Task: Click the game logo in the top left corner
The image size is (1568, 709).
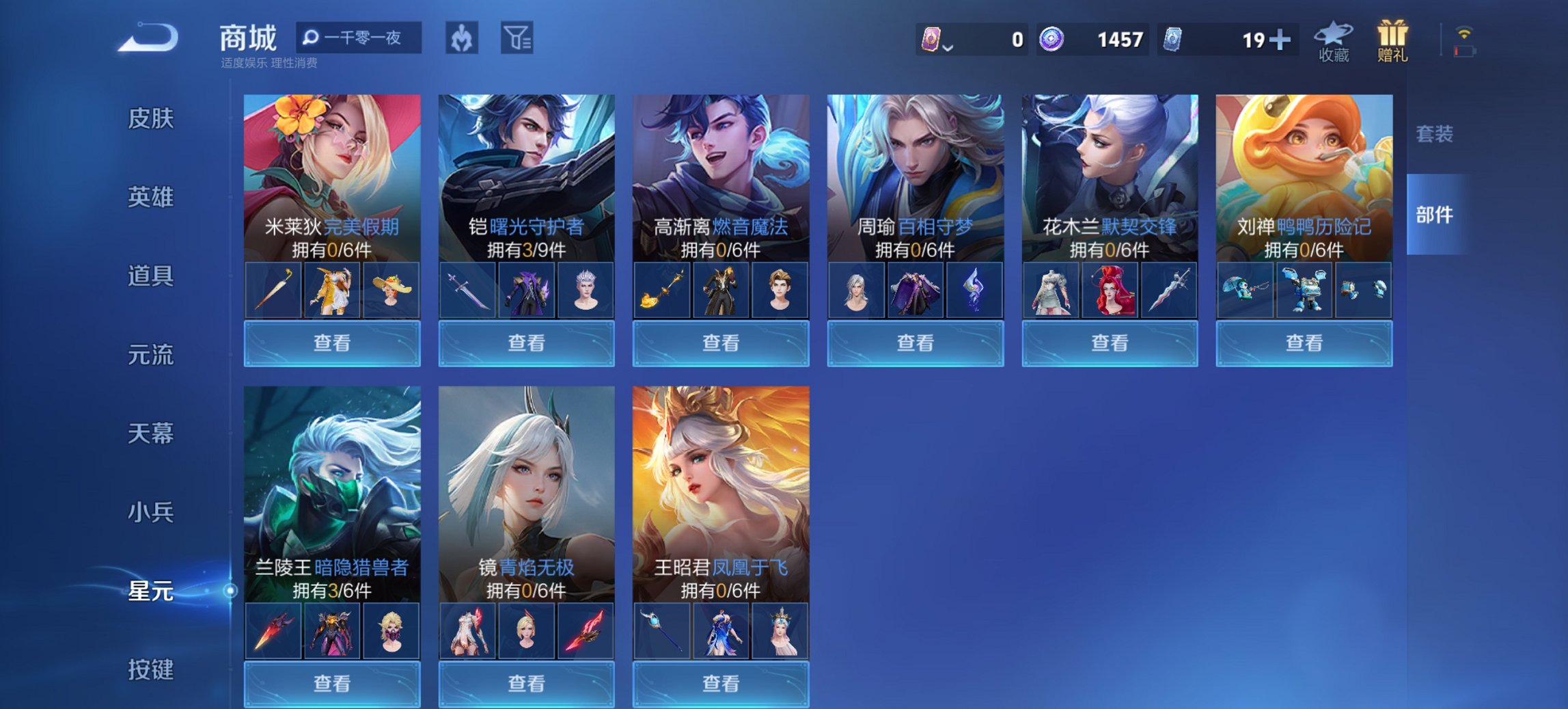Action: click(x=146, y=39)
